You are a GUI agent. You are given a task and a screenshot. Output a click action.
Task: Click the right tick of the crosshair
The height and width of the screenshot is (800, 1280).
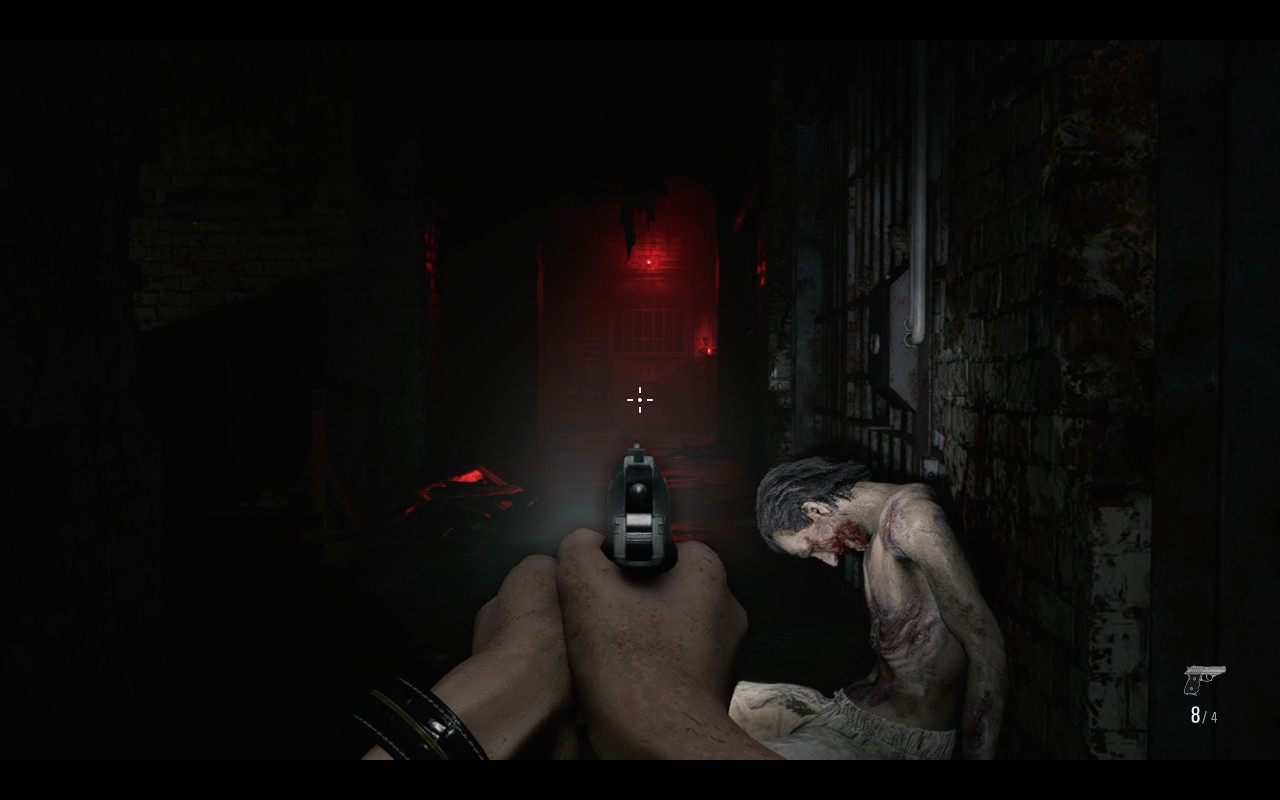648,400
